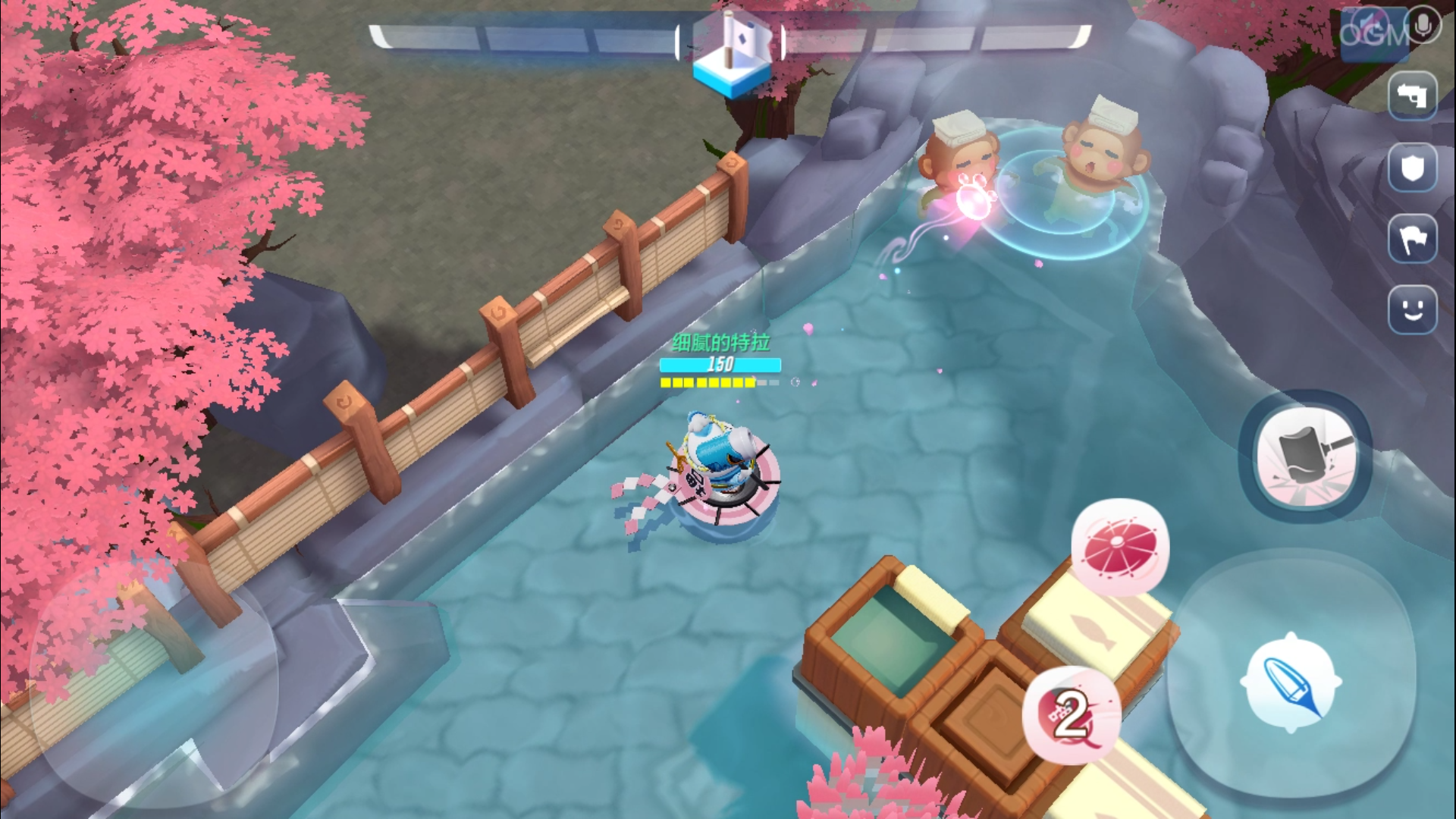The width and height of the screenshot is (1456, 819).
Task: Tap the flag quick signal button
Action: [x=1412, y=239]
